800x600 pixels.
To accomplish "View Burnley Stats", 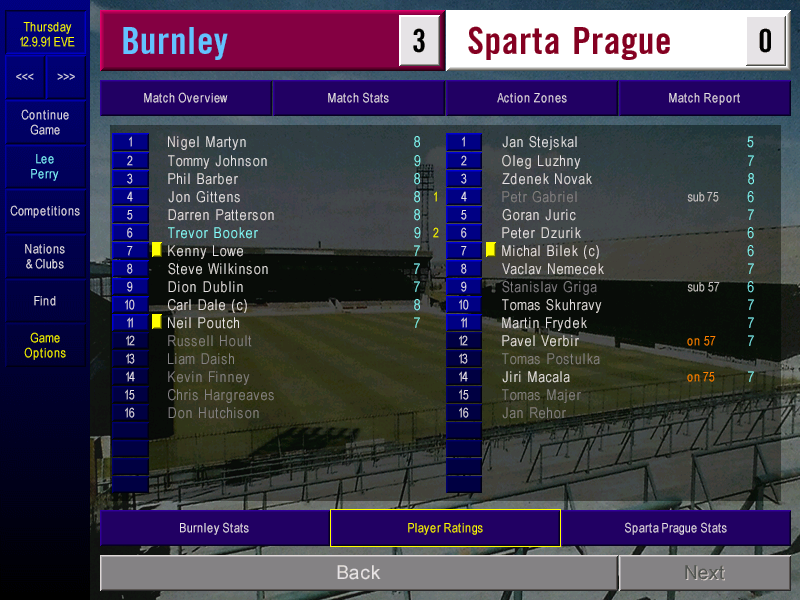I will point(214,528).
